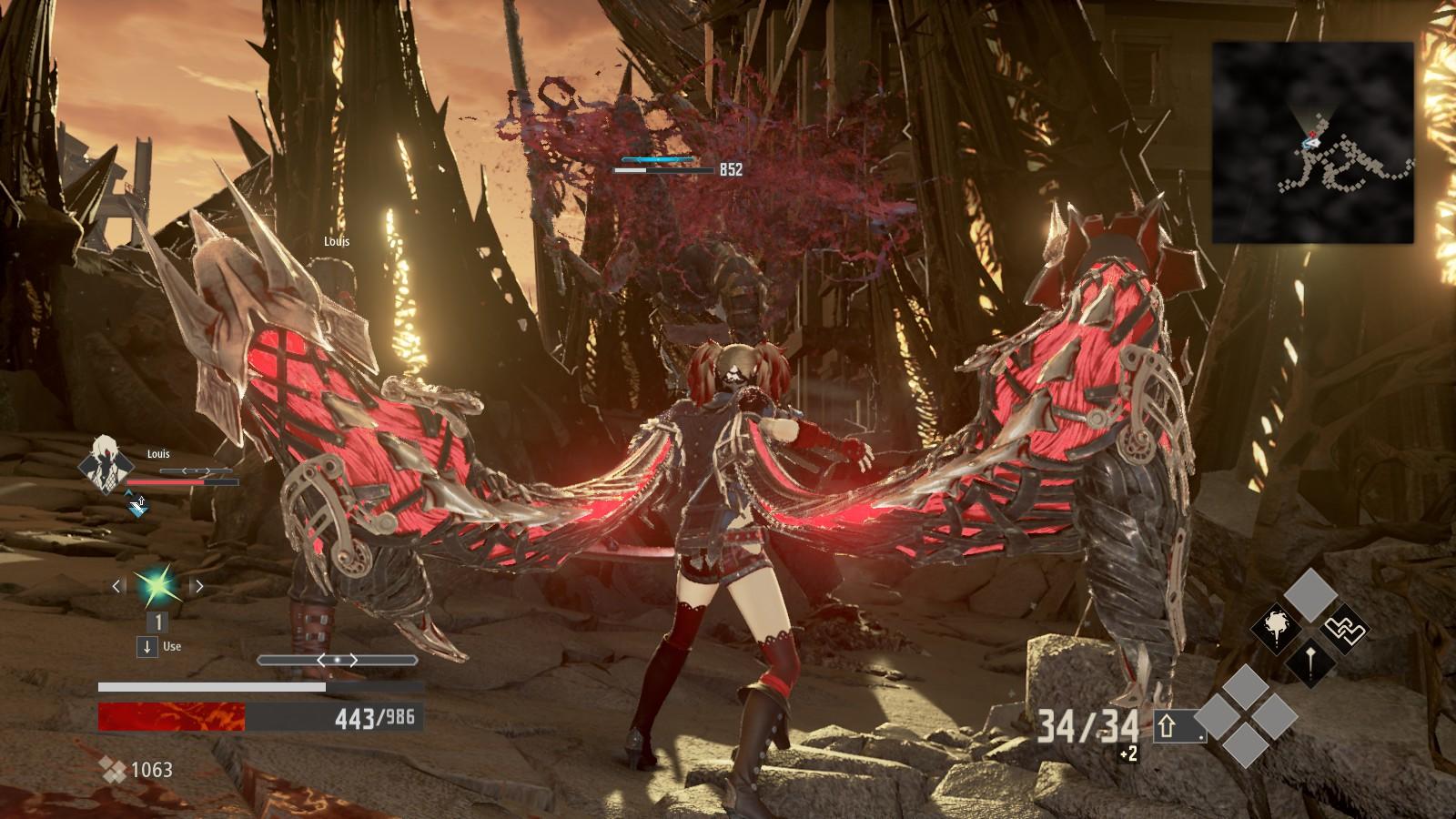The width and height of the screenshot is (1456, 819).
Task: Cycle quick item with the right arrow
Action: 198,586
